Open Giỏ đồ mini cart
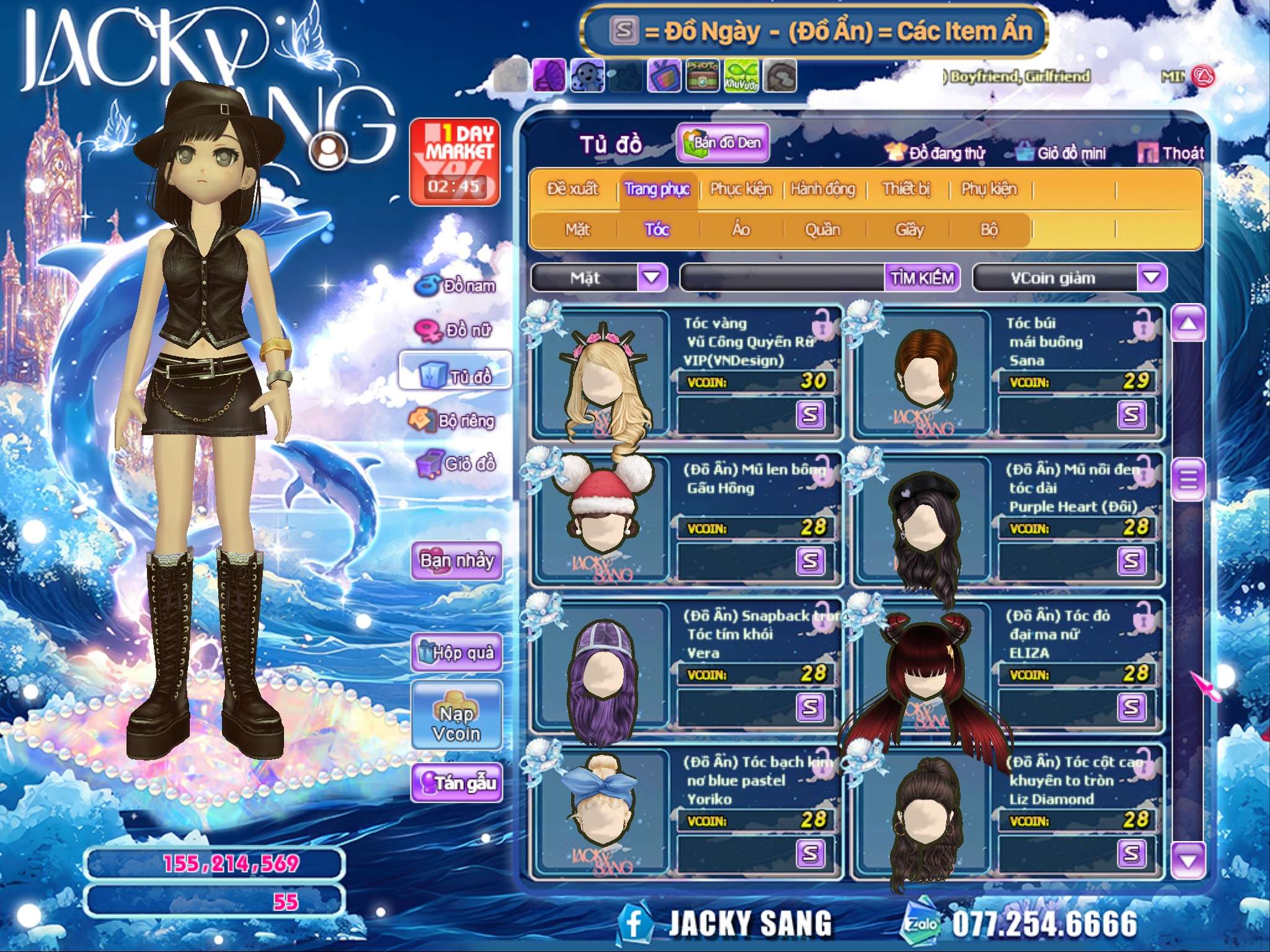Viewport: 1270px width, 952px height. [x=1062, y=153]
